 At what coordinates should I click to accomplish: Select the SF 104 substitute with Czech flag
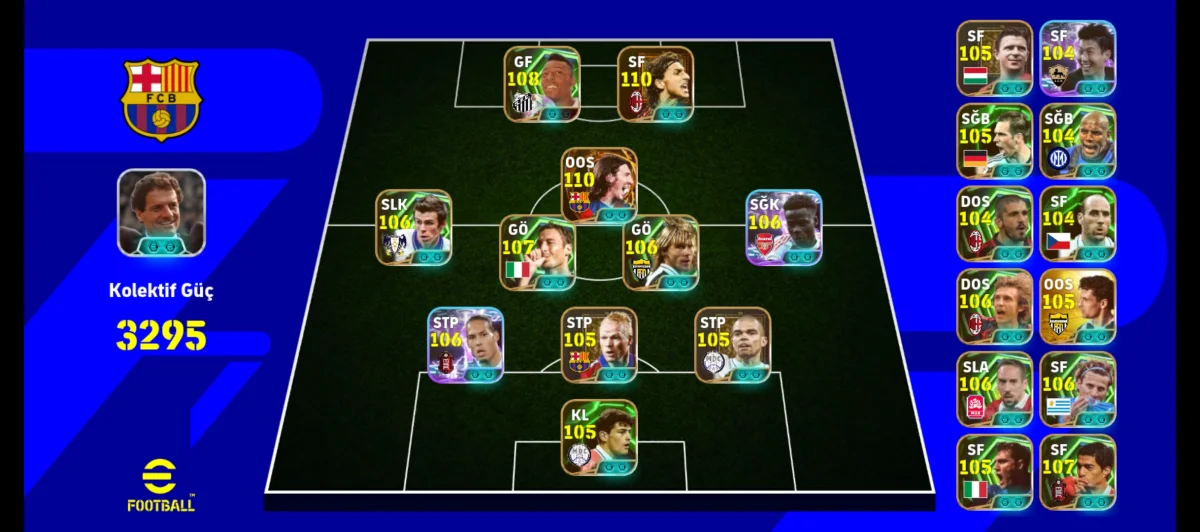coord(1077,224)
